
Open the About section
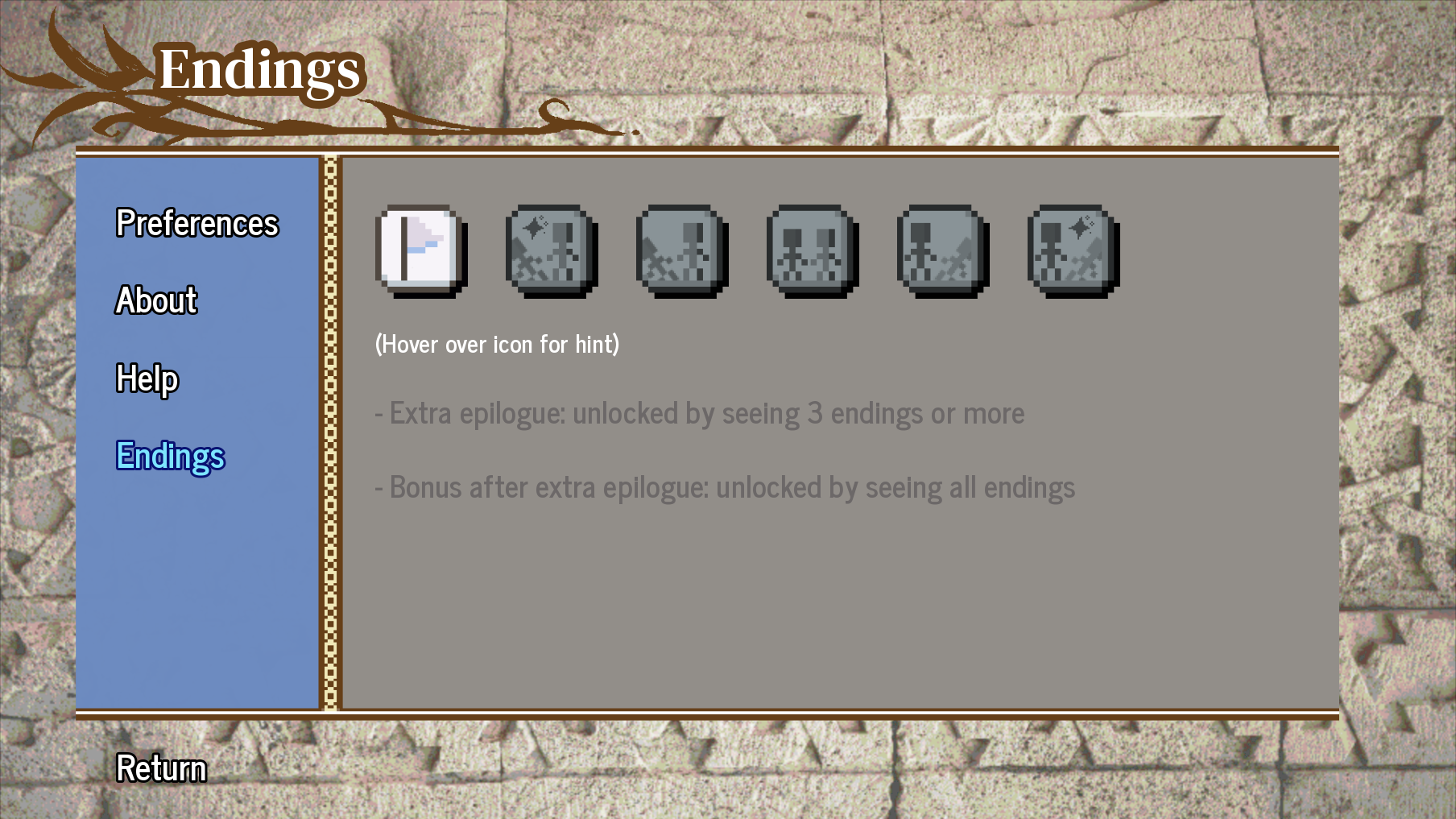(x=155, y=301)
